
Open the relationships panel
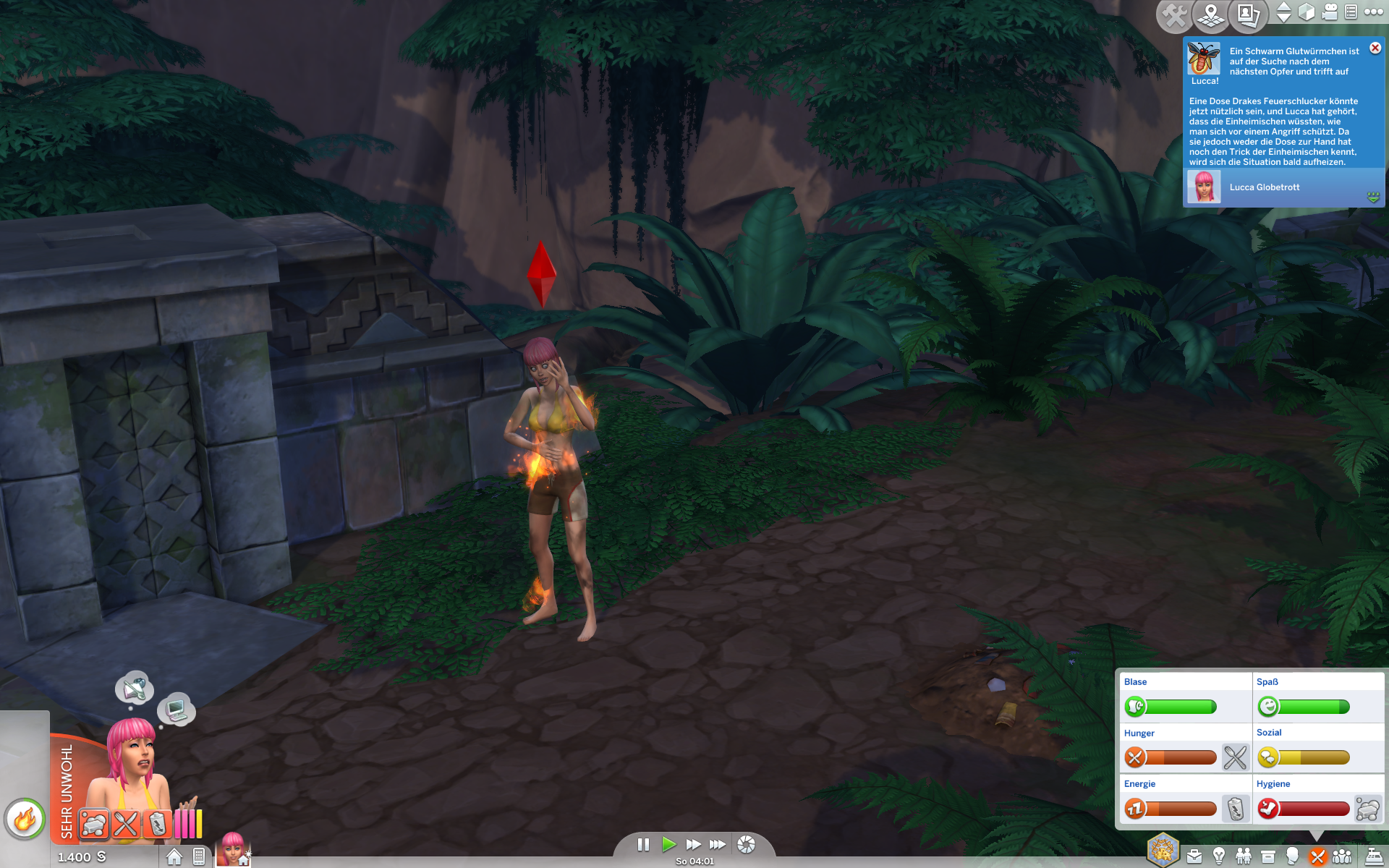pyautogui.click(x=1244, y=857)
